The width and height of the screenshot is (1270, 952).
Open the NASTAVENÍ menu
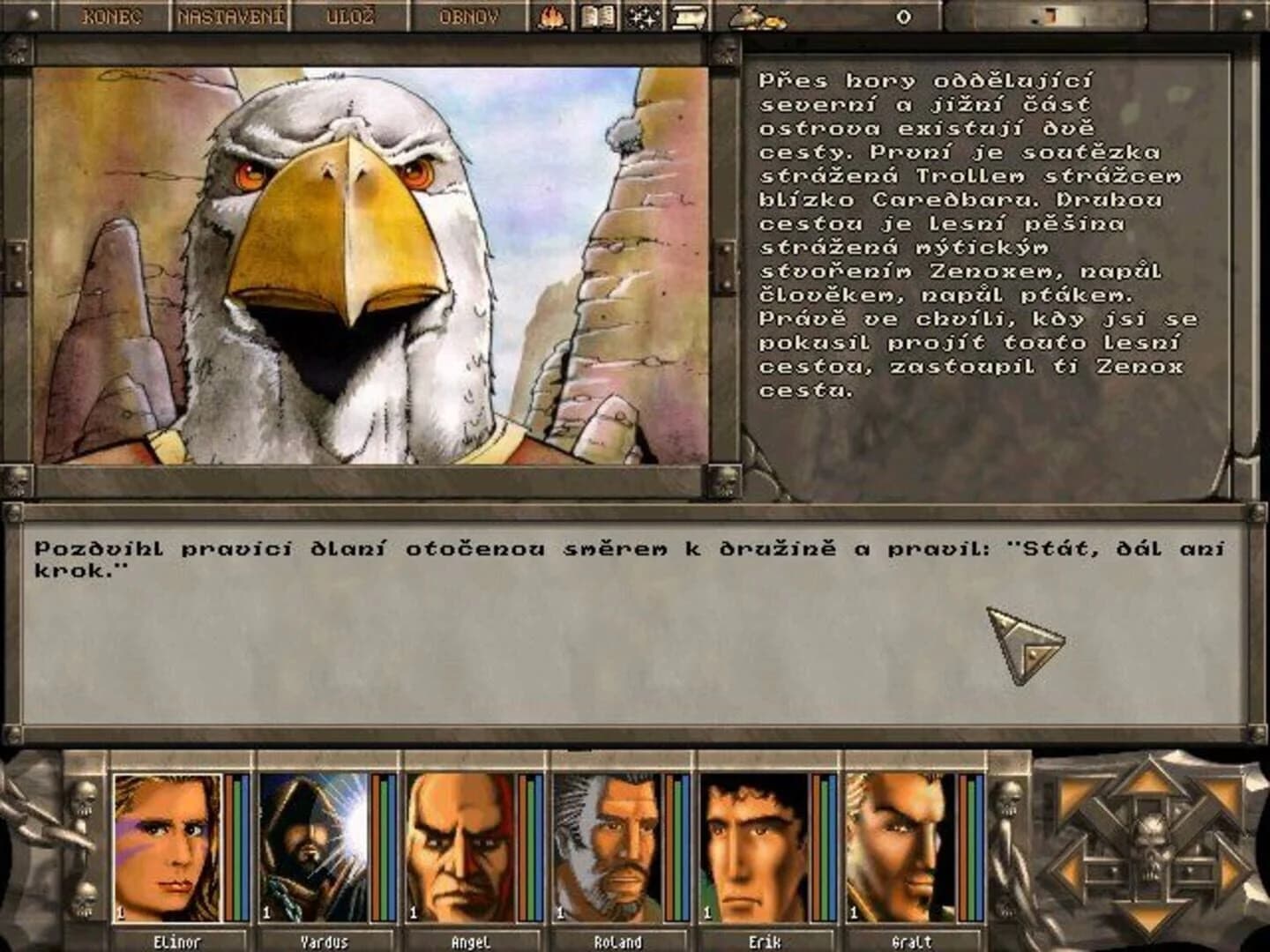click(232, 14)
